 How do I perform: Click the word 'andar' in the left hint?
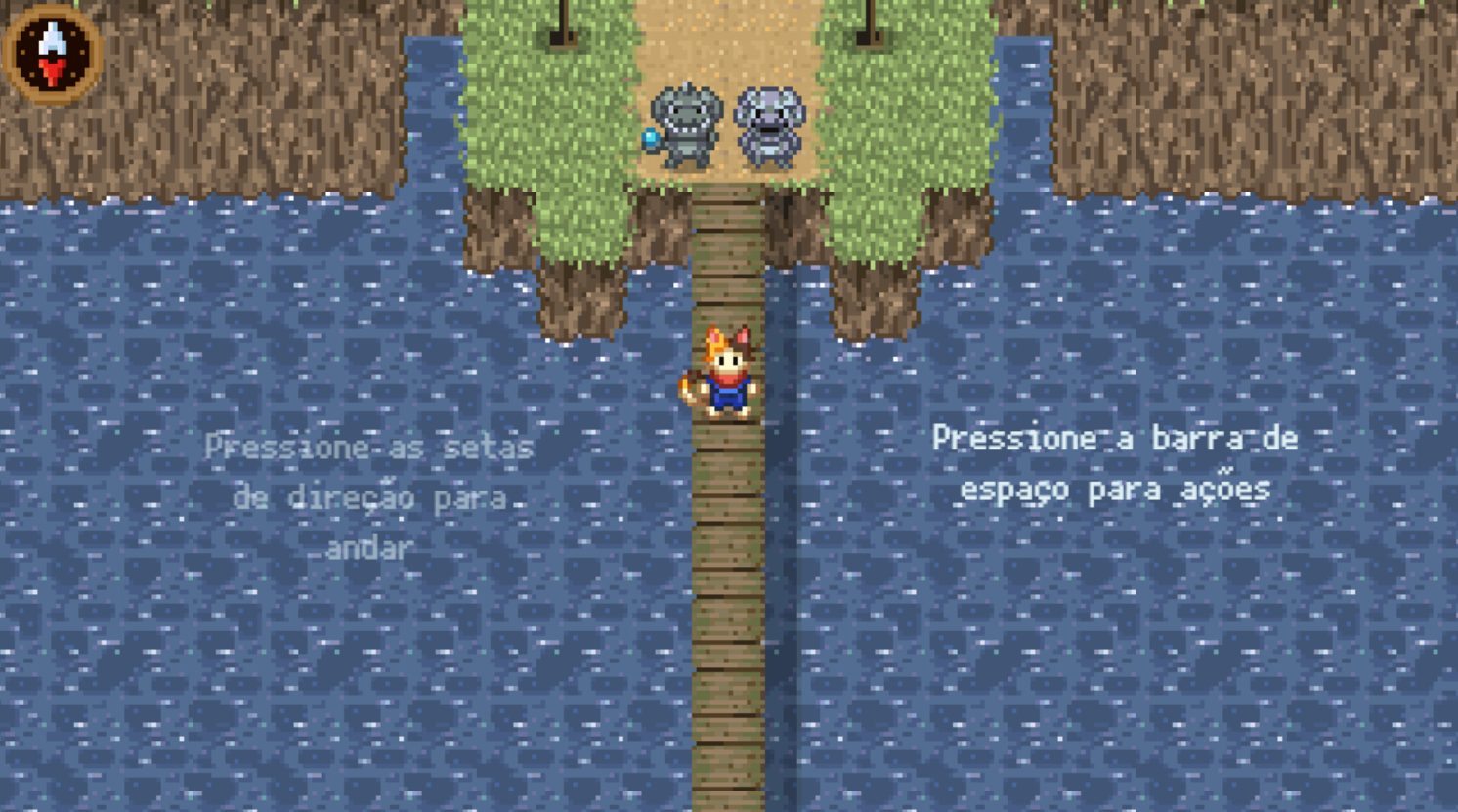point(366,547)
